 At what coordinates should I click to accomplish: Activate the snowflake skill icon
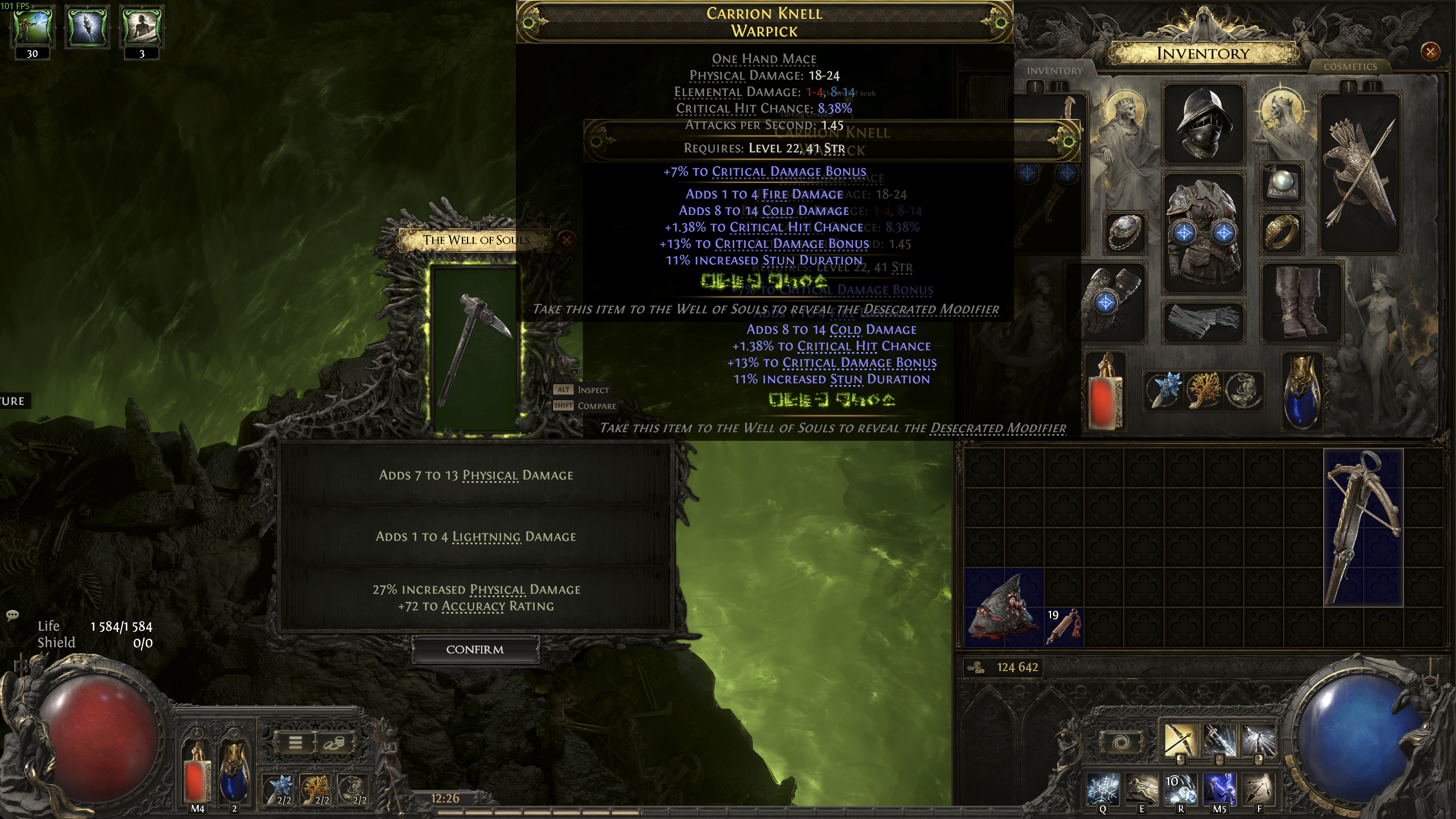[x=1103, y=791]
